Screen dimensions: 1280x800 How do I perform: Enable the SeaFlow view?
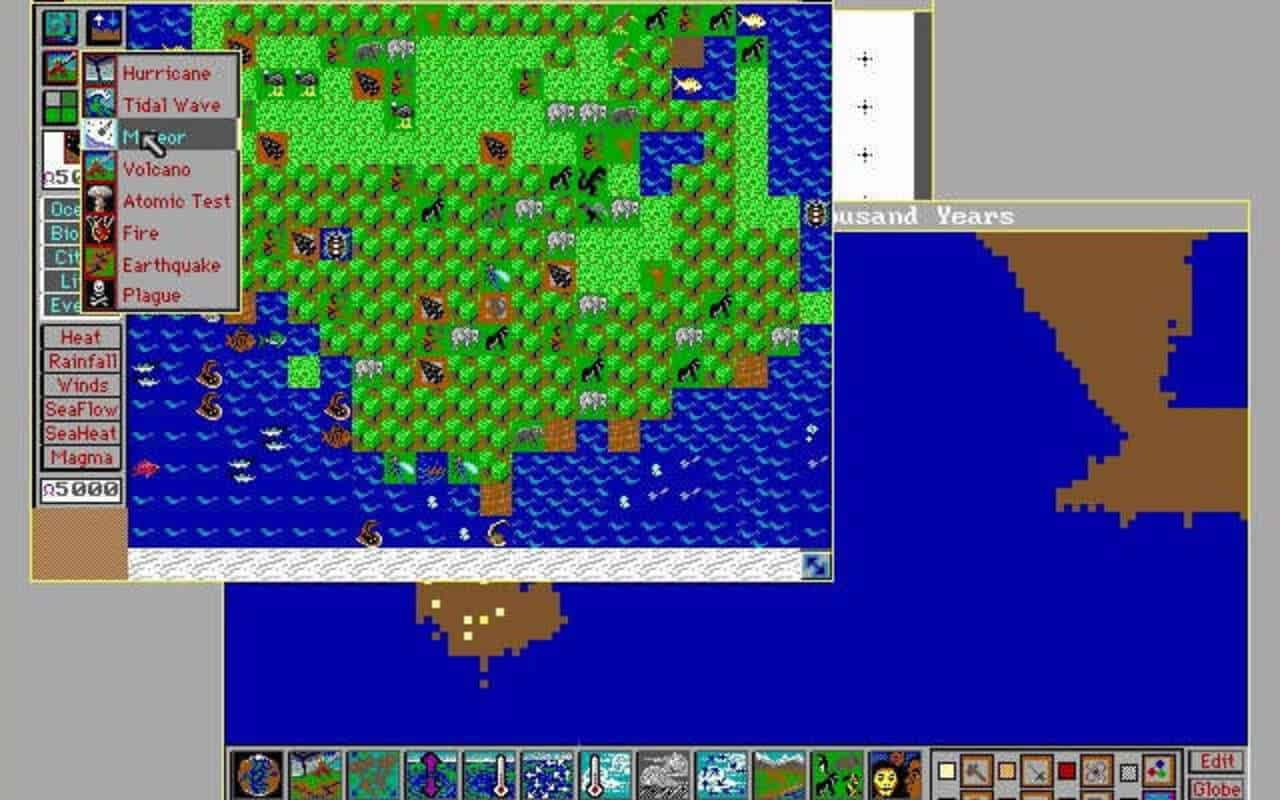pos(83,410)
